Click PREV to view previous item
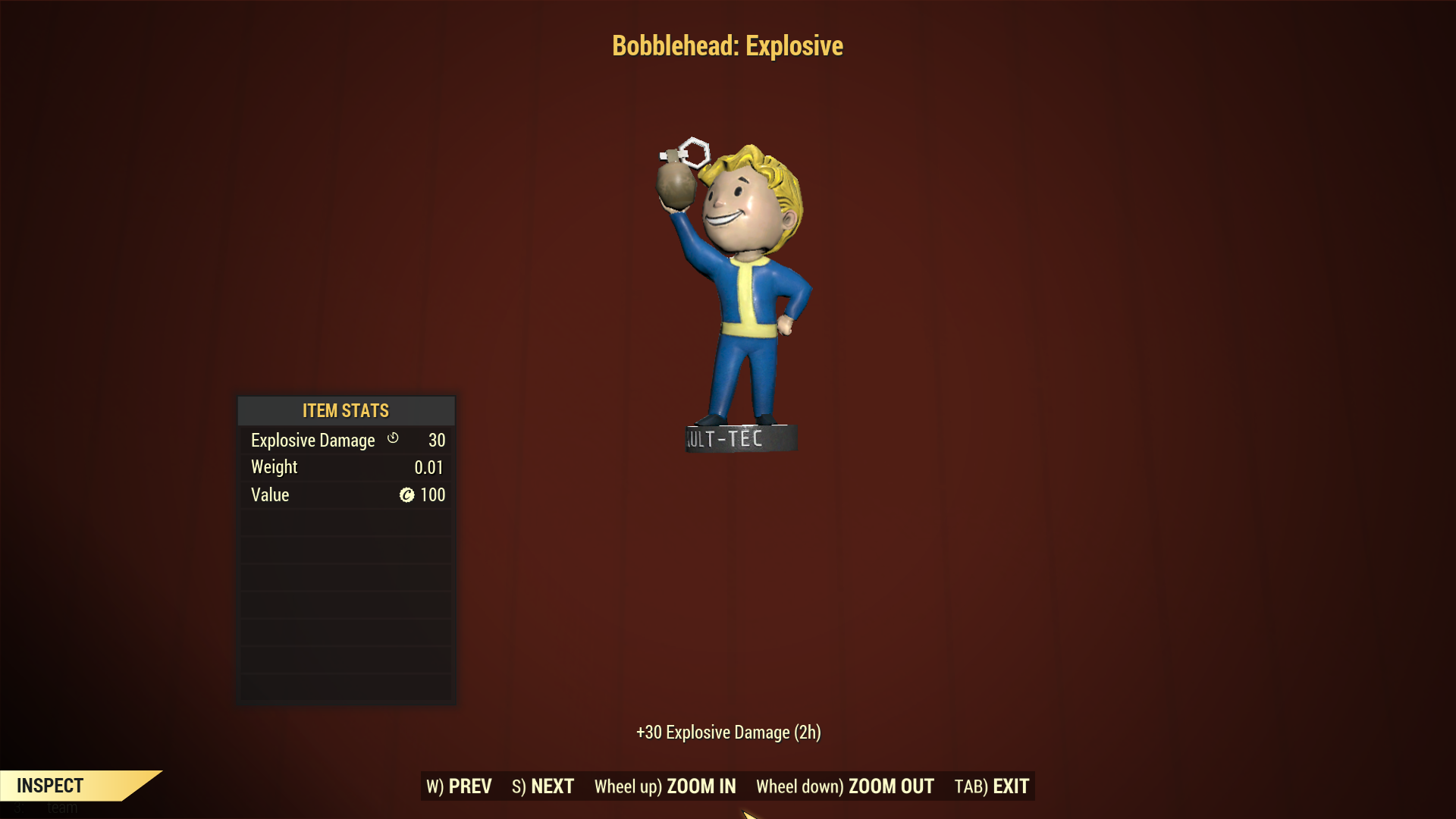Image resolution: width=1456 pixels, height=819 pixels. click(x=459, y=786)
